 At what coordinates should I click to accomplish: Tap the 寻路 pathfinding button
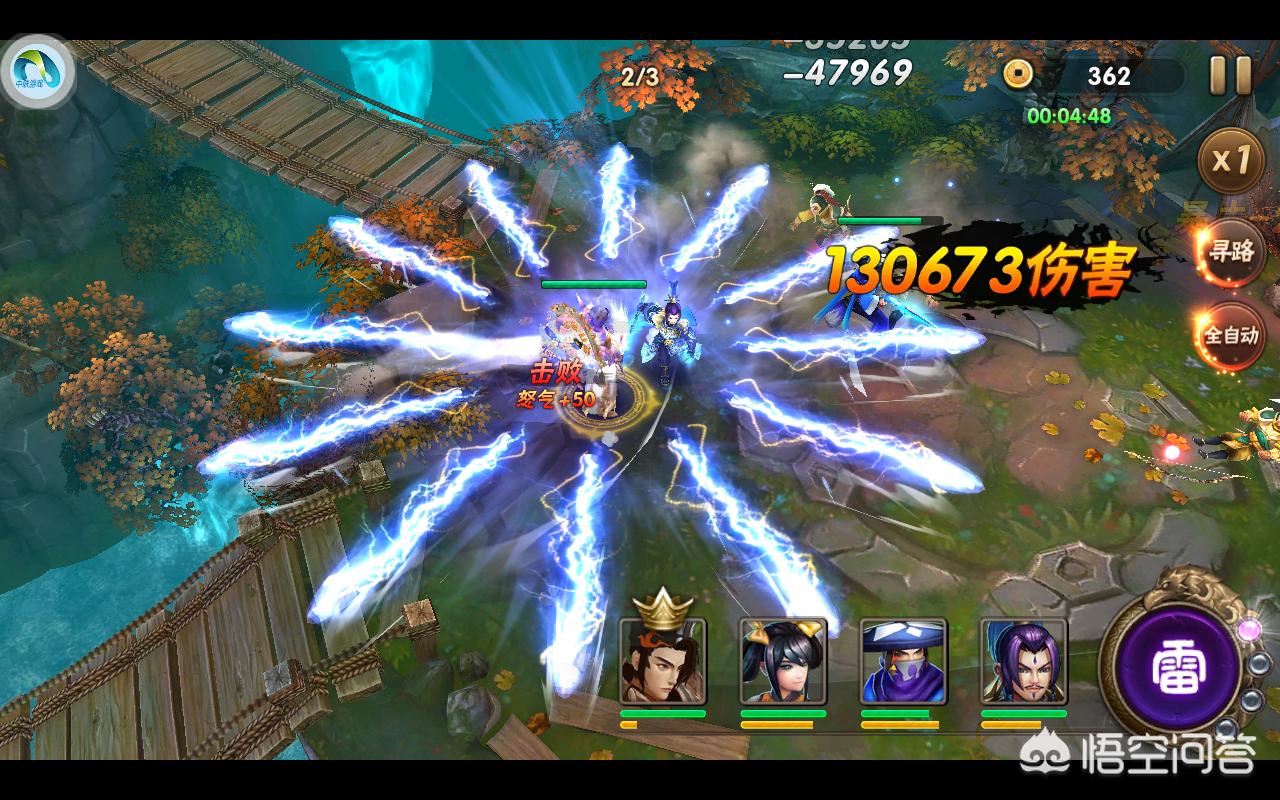[x=1230, y=250]
